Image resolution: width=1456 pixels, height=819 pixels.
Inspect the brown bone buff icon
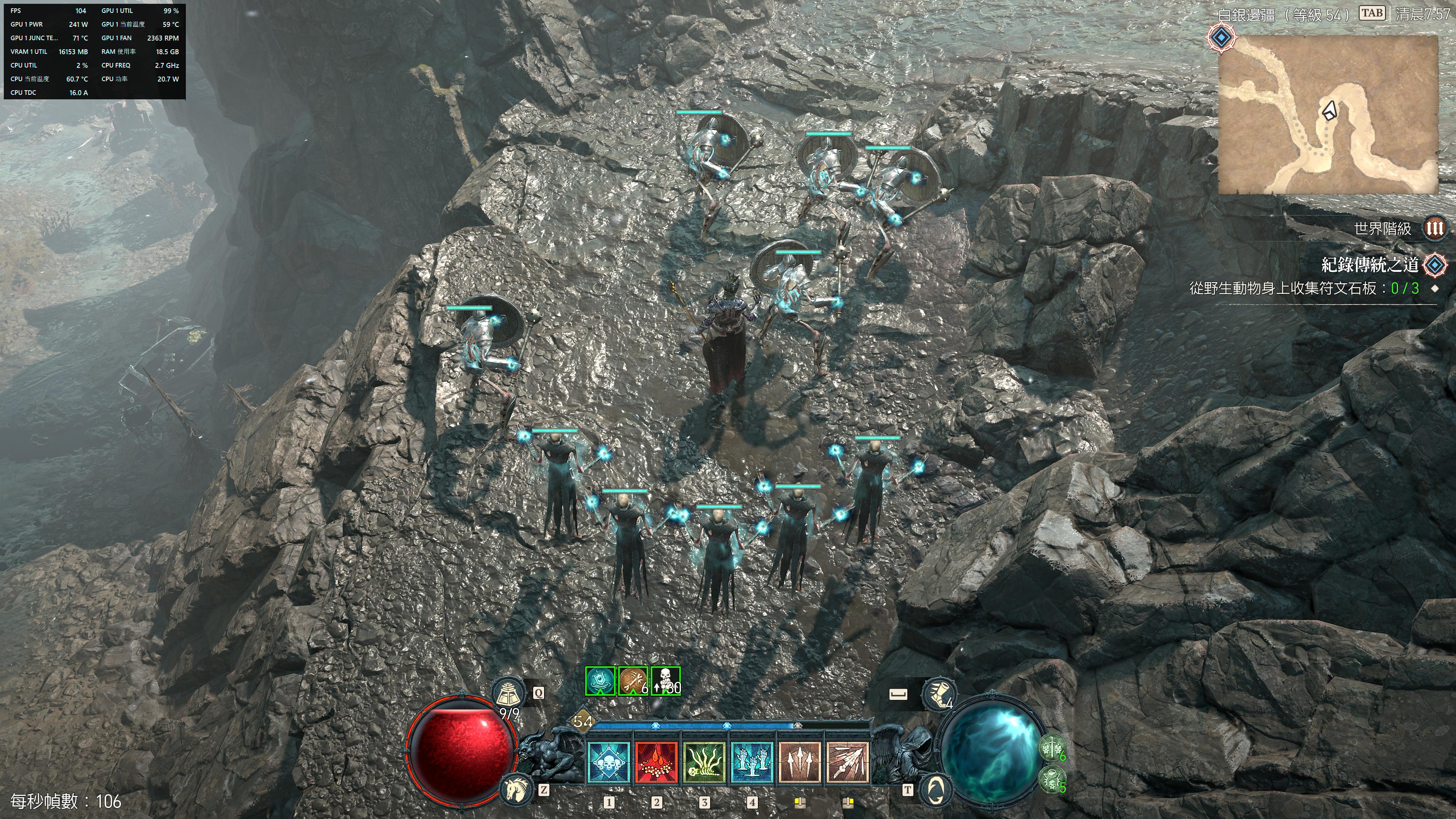click(632, 681)
